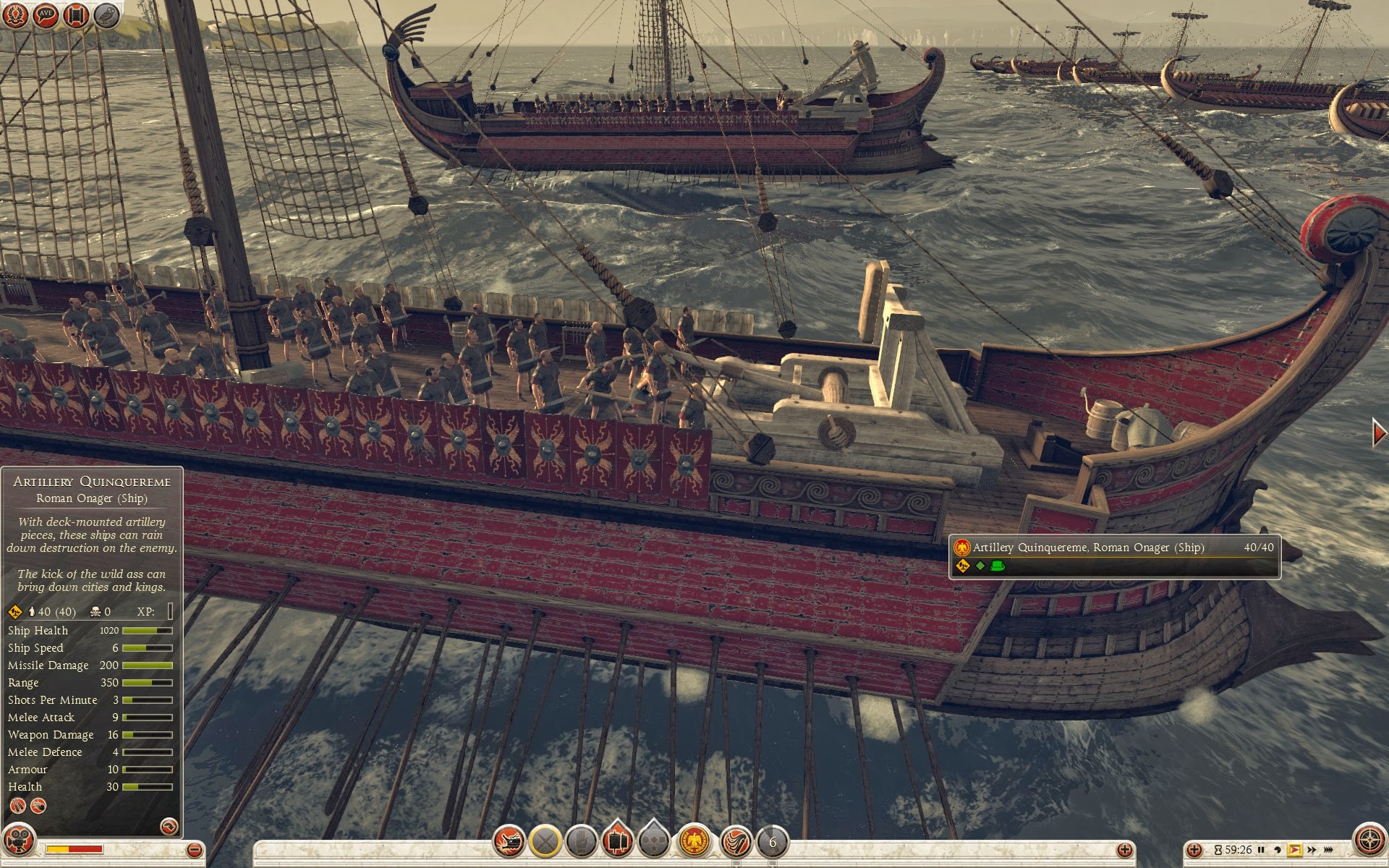Click the ability button showing number 6
Viewport: 1389px width, 868px height.
click(772, 842)
